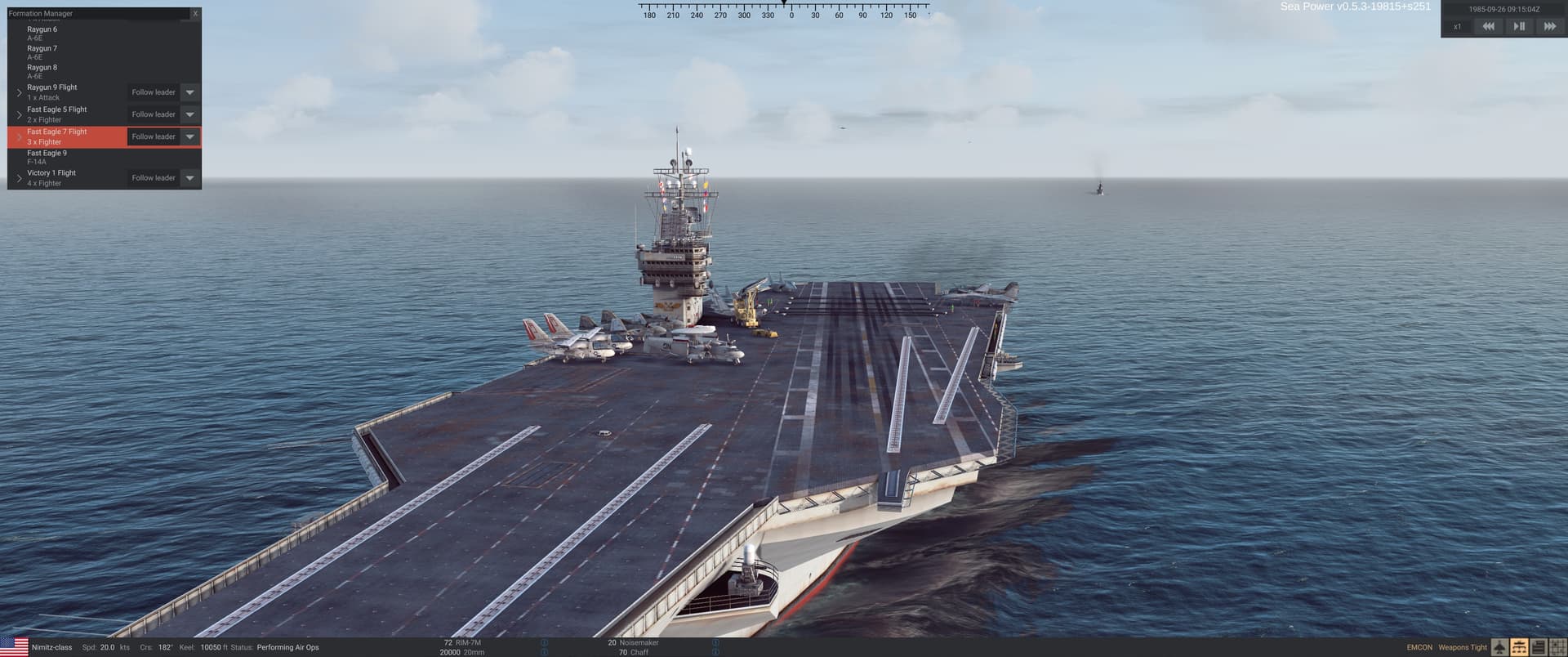The image size is (1568, 657).
Task: Open Fast Eagle 7 Flight formation dropdown
Action: coord(189,136)
